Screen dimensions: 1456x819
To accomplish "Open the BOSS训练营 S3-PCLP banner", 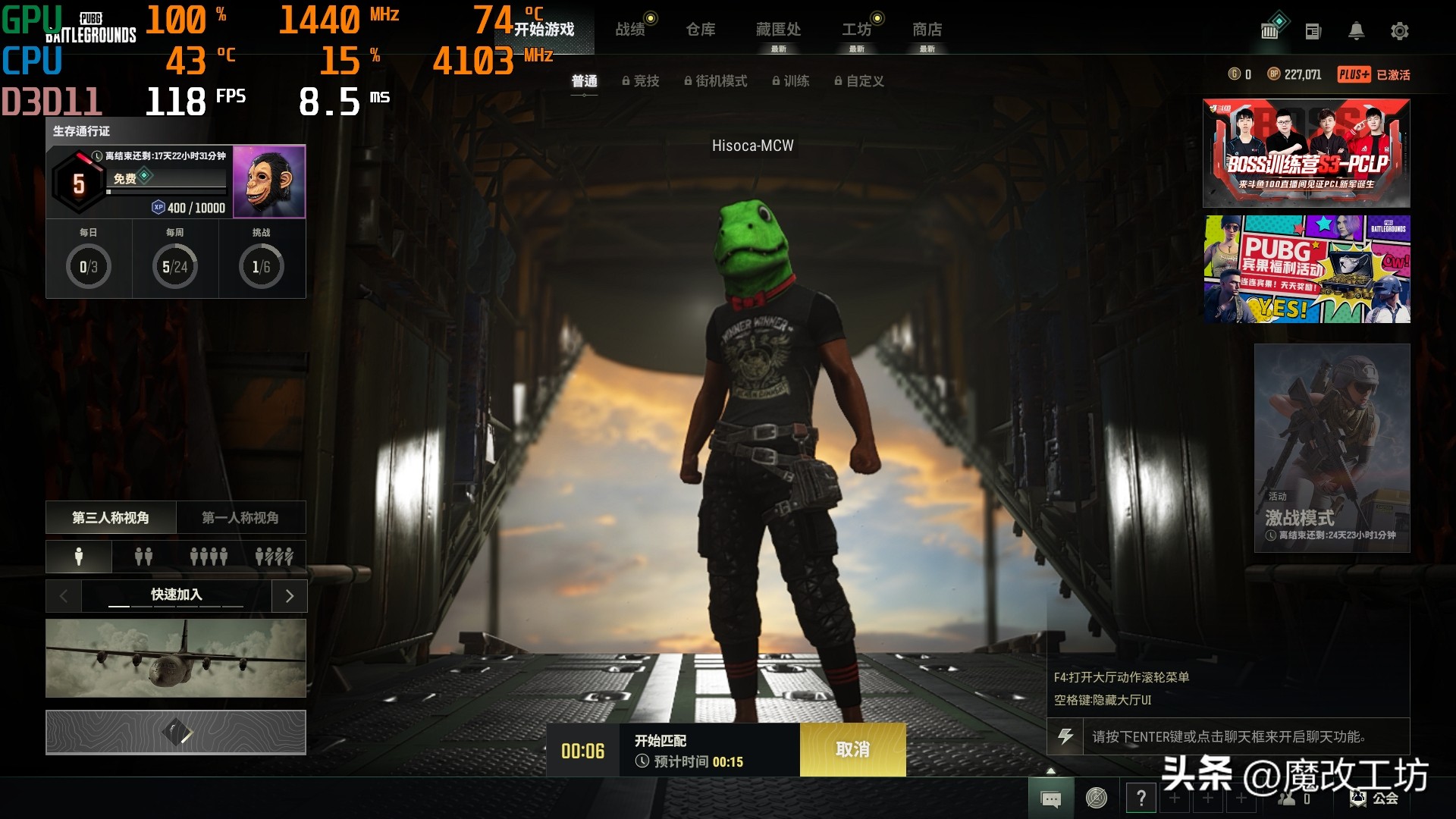I will pyautogui.click(x=1306, y=153).
